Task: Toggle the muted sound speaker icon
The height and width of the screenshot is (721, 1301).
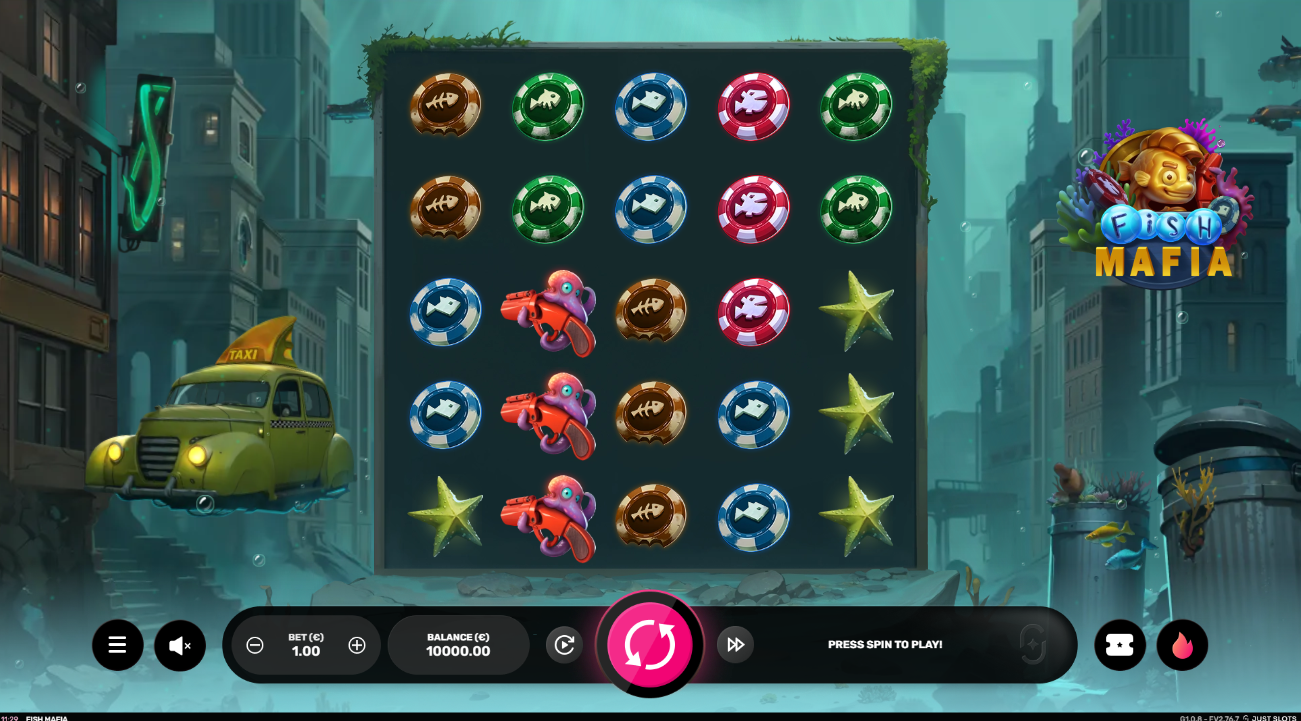Action: pyautogui.click(x=180, y=645)
